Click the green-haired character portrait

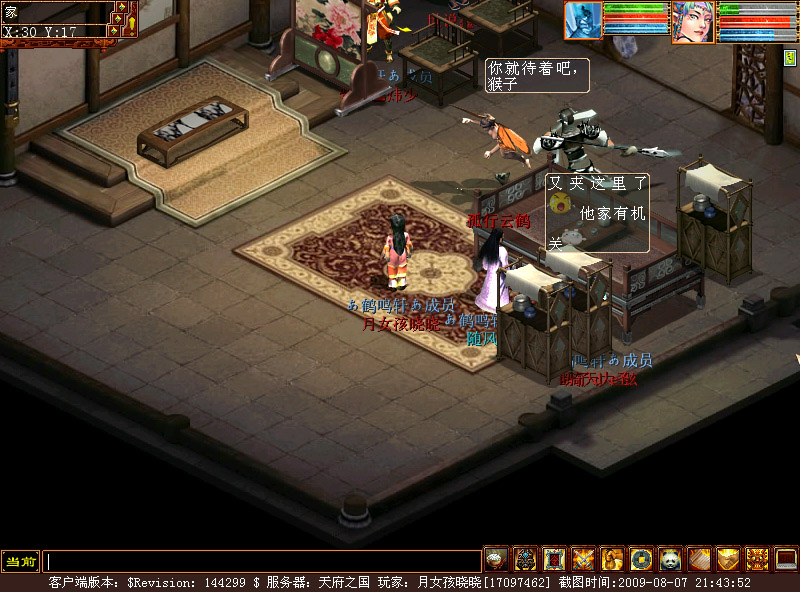pos(693,21)
